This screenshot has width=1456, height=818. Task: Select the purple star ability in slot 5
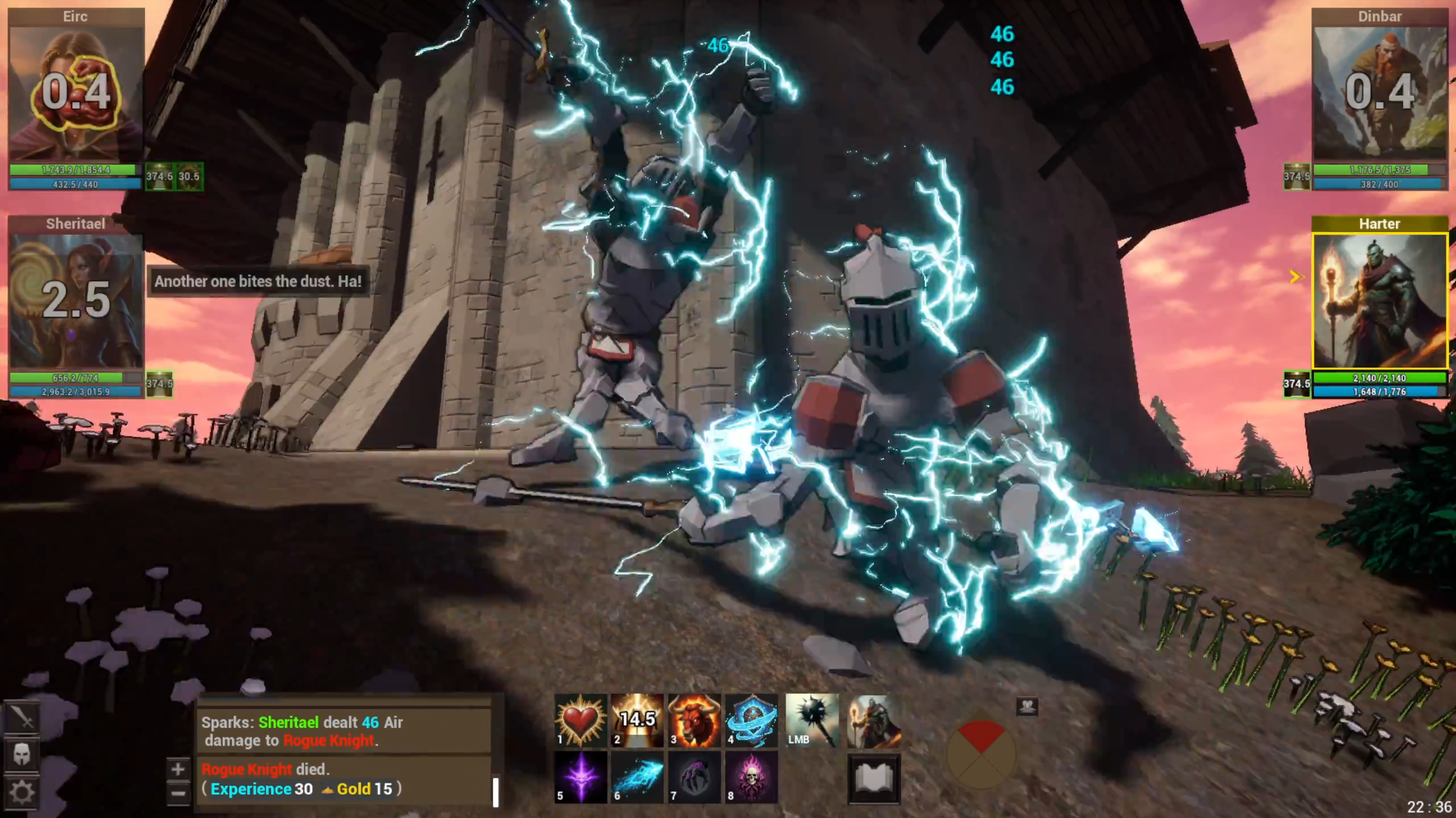click(x=579, y=778)
